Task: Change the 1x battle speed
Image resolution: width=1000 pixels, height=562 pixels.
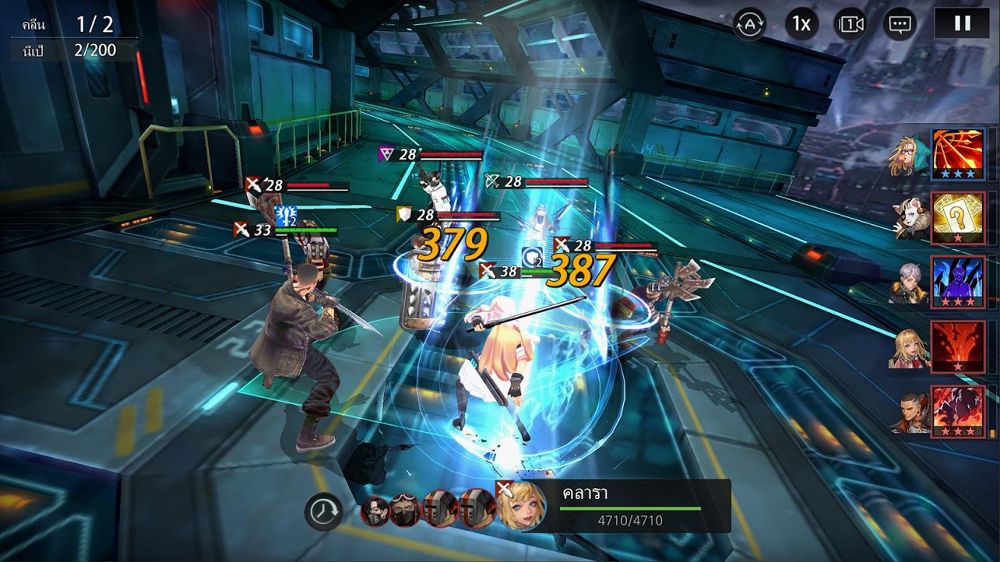Action: 800,23
